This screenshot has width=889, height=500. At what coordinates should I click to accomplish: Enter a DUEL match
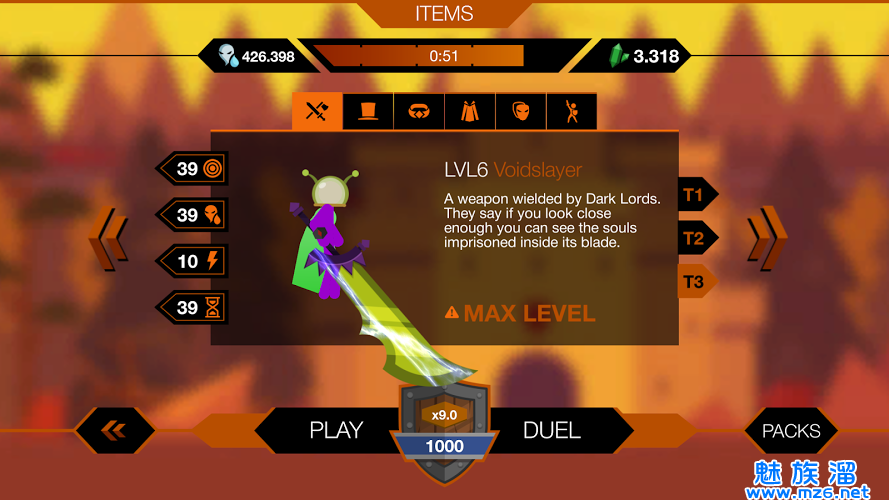tap(552, 431)
